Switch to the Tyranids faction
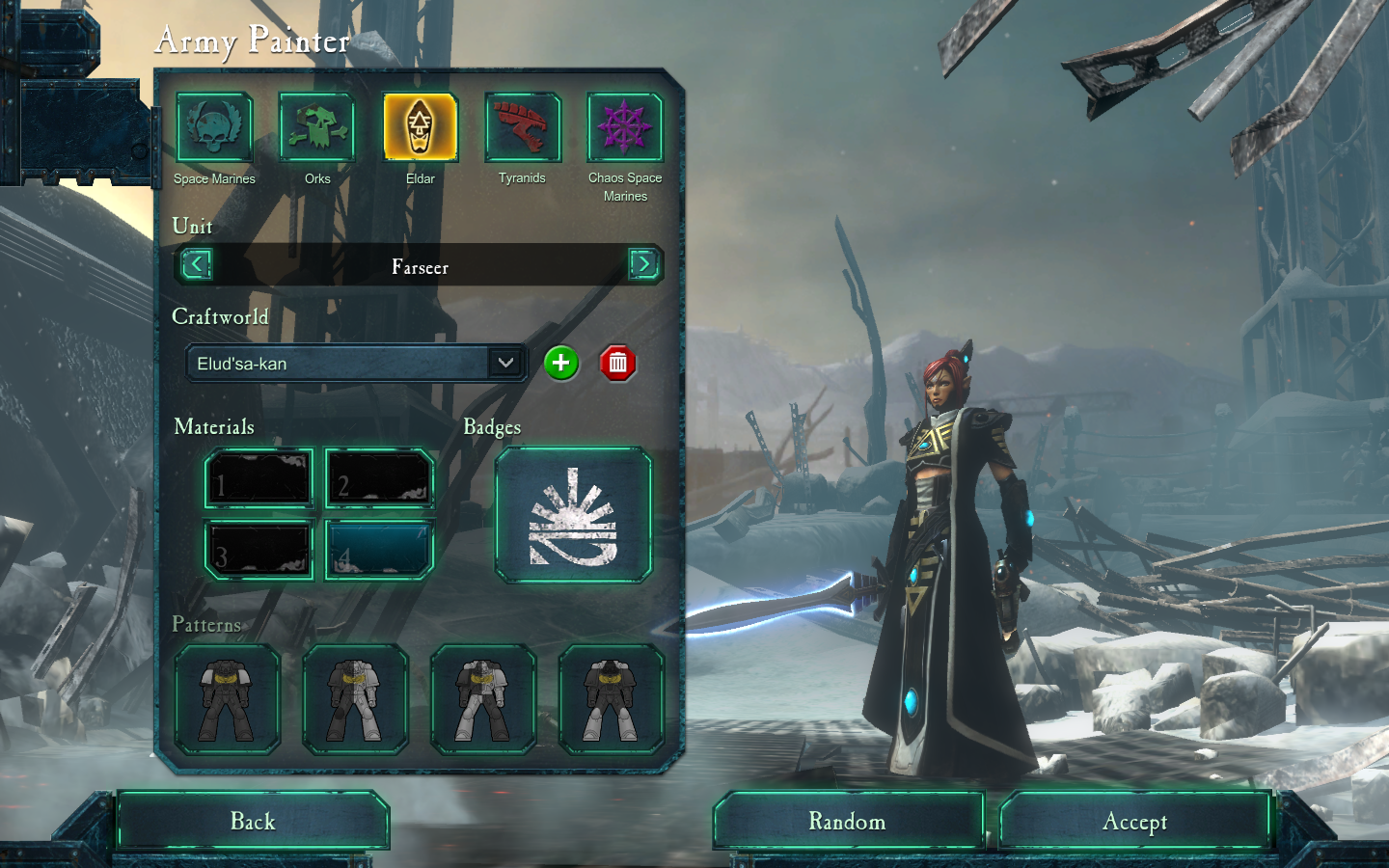 (x=523, y=127)
